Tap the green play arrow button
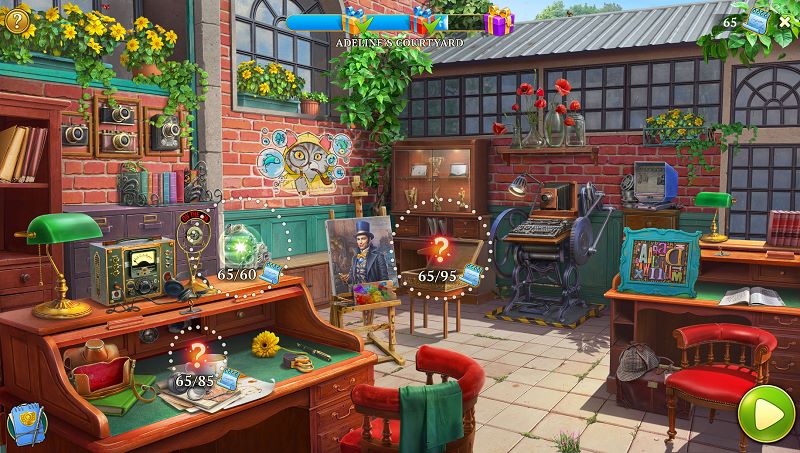 point(759,411)
